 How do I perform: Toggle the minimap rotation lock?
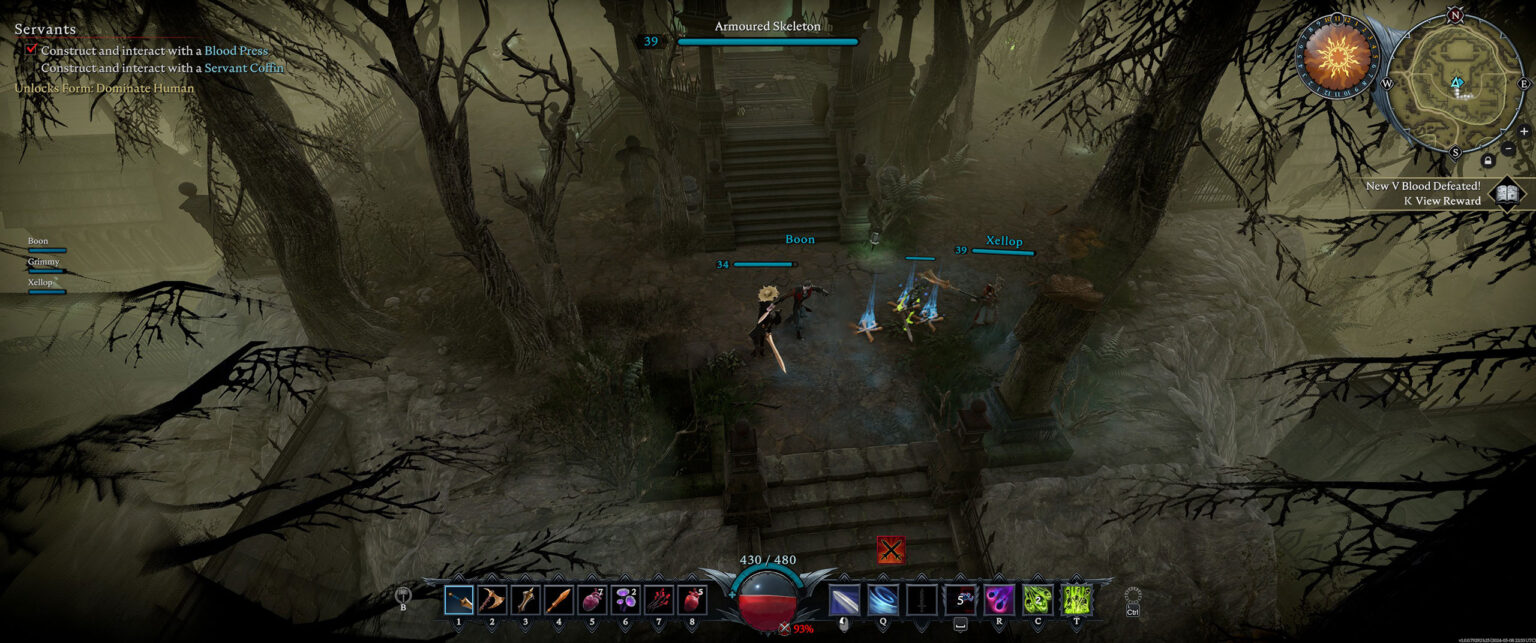(1488, 160)
